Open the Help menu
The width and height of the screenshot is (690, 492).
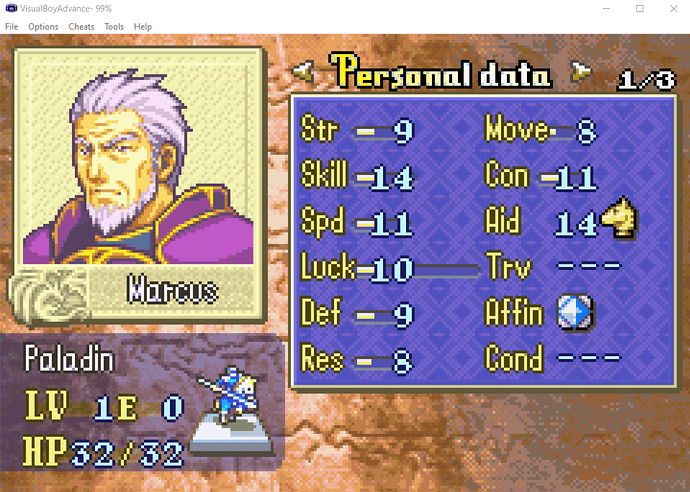(143, 26)
